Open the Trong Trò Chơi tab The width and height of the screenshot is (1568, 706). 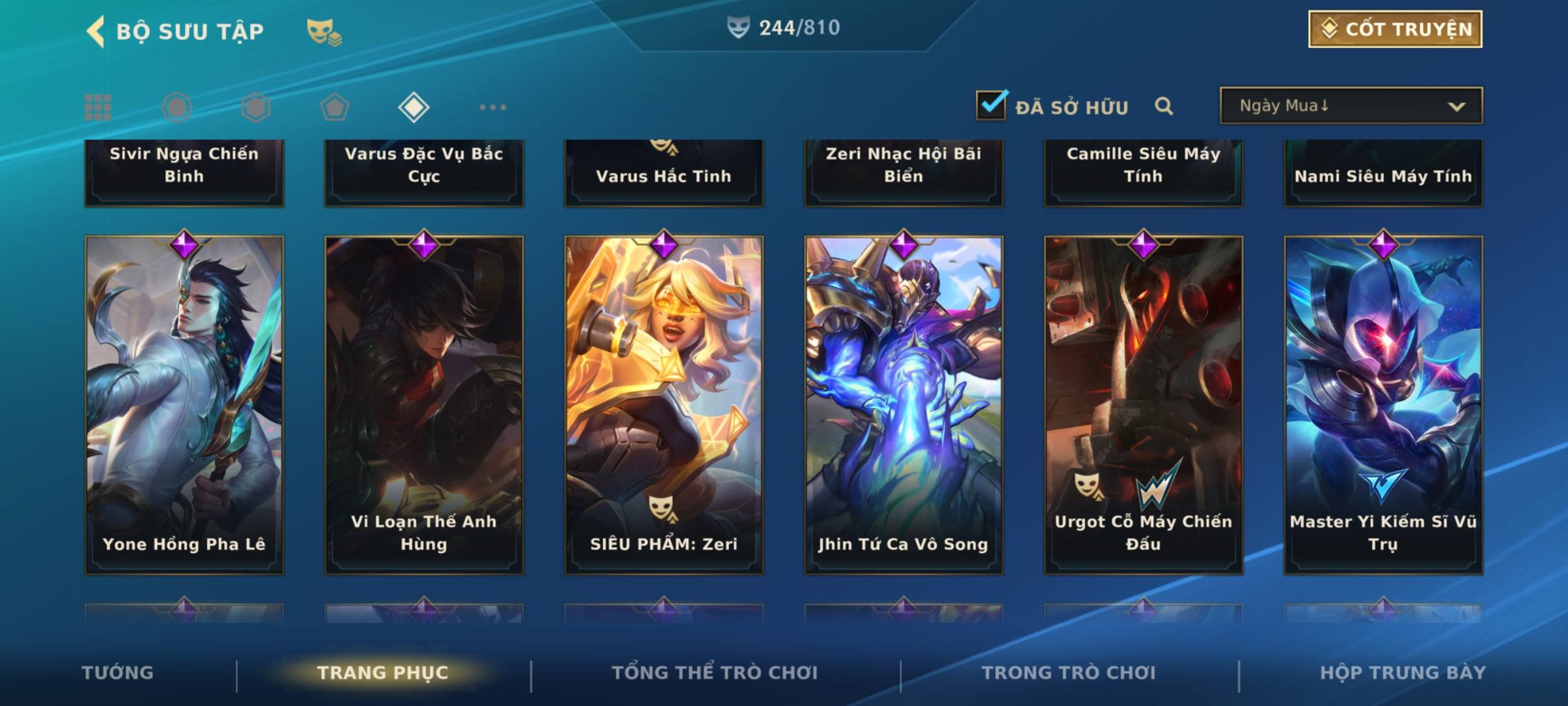[1069, 673]
